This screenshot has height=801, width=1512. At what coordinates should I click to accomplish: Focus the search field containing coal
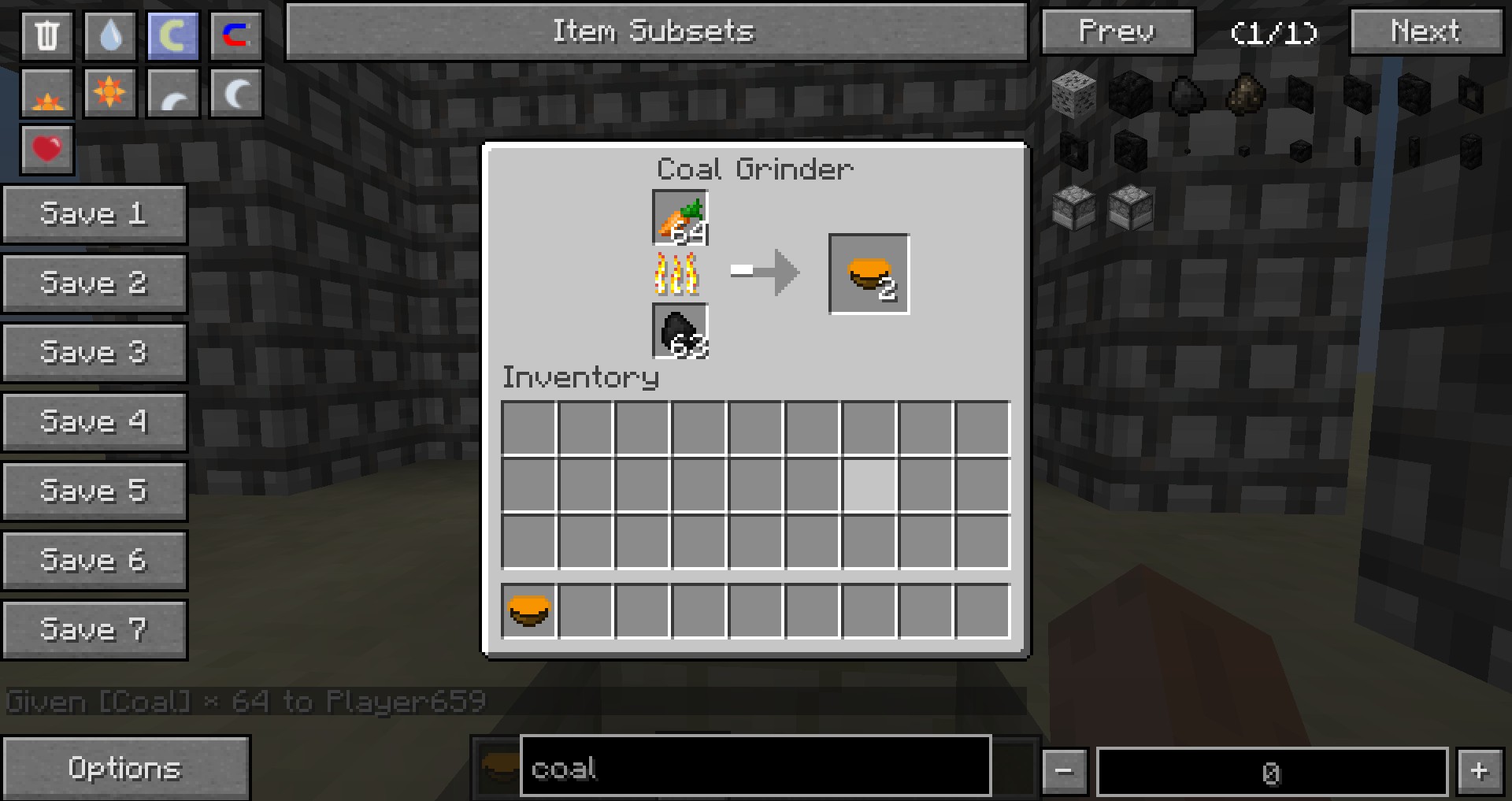[x=754, y=767]
